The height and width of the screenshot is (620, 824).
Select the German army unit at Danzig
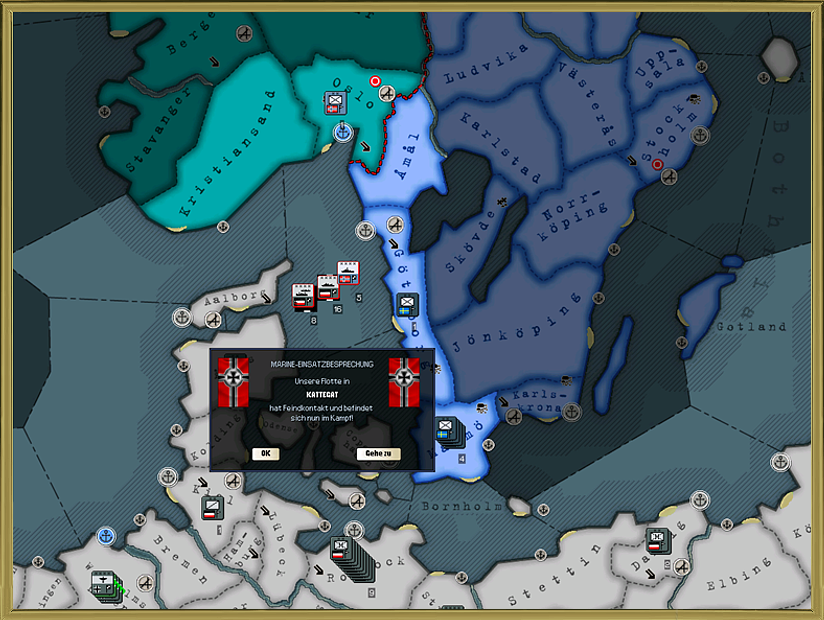pyautogui.click(x=657, y=540)
